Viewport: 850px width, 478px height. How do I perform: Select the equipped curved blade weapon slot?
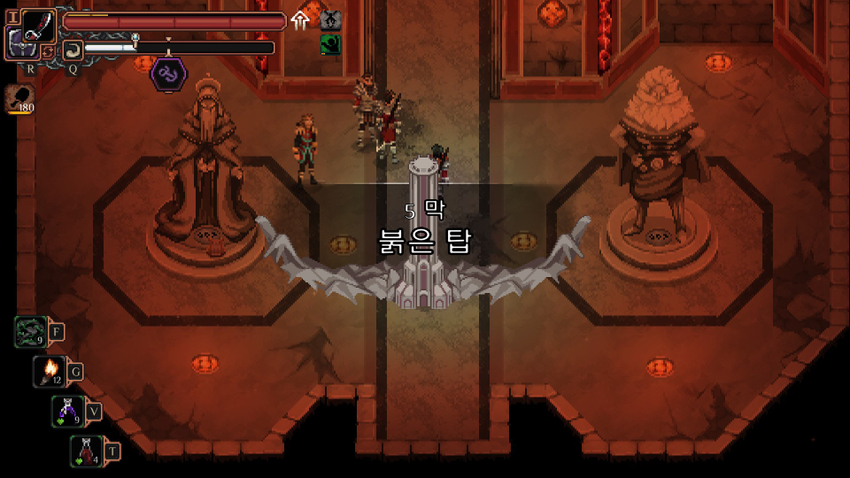point(38,24)
